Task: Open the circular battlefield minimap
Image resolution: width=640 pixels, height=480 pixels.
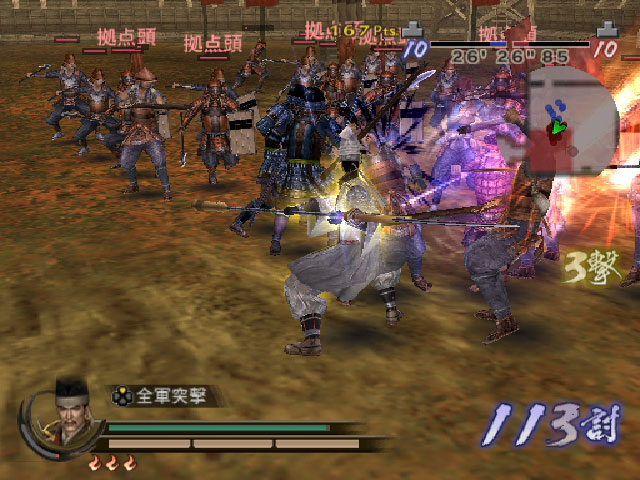Action: click(x=568, y=119)
